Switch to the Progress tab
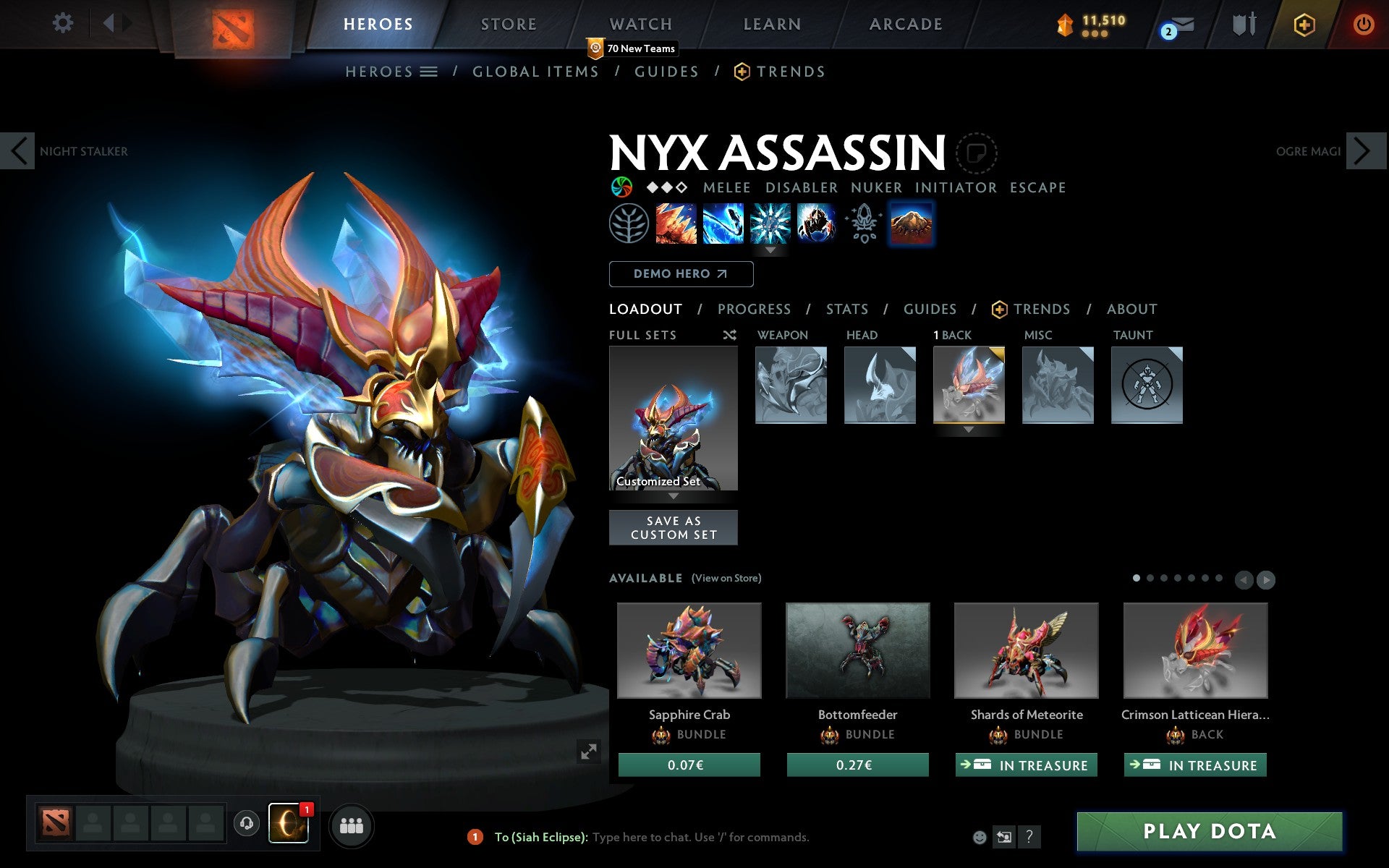This screenshot has height=868, width=1389. [754, 310]
